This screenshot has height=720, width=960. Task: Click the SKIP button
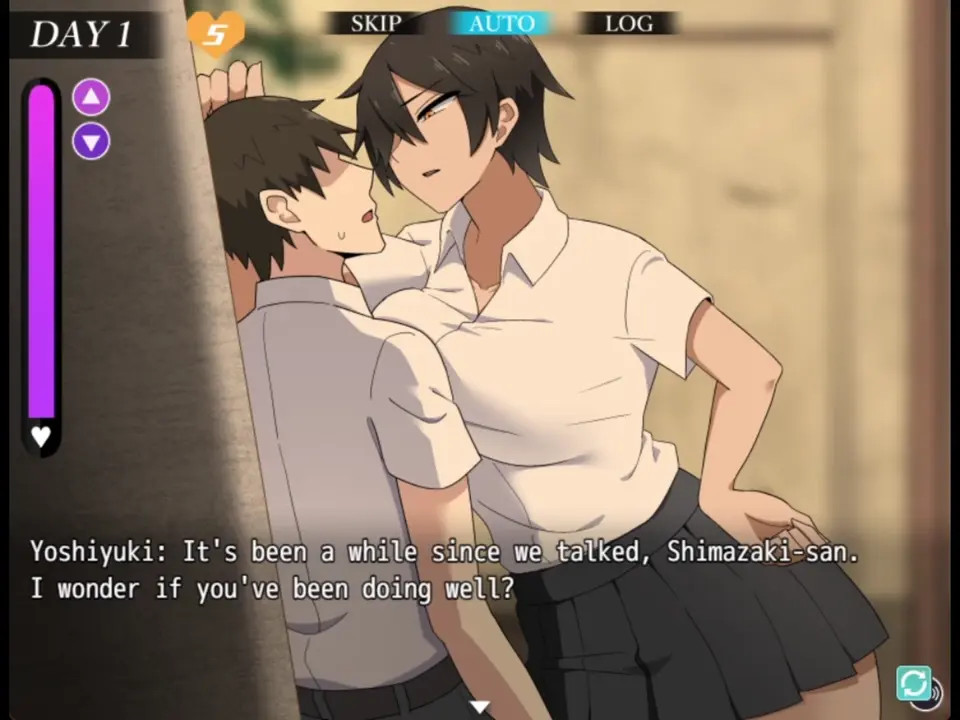pos(376,23)
